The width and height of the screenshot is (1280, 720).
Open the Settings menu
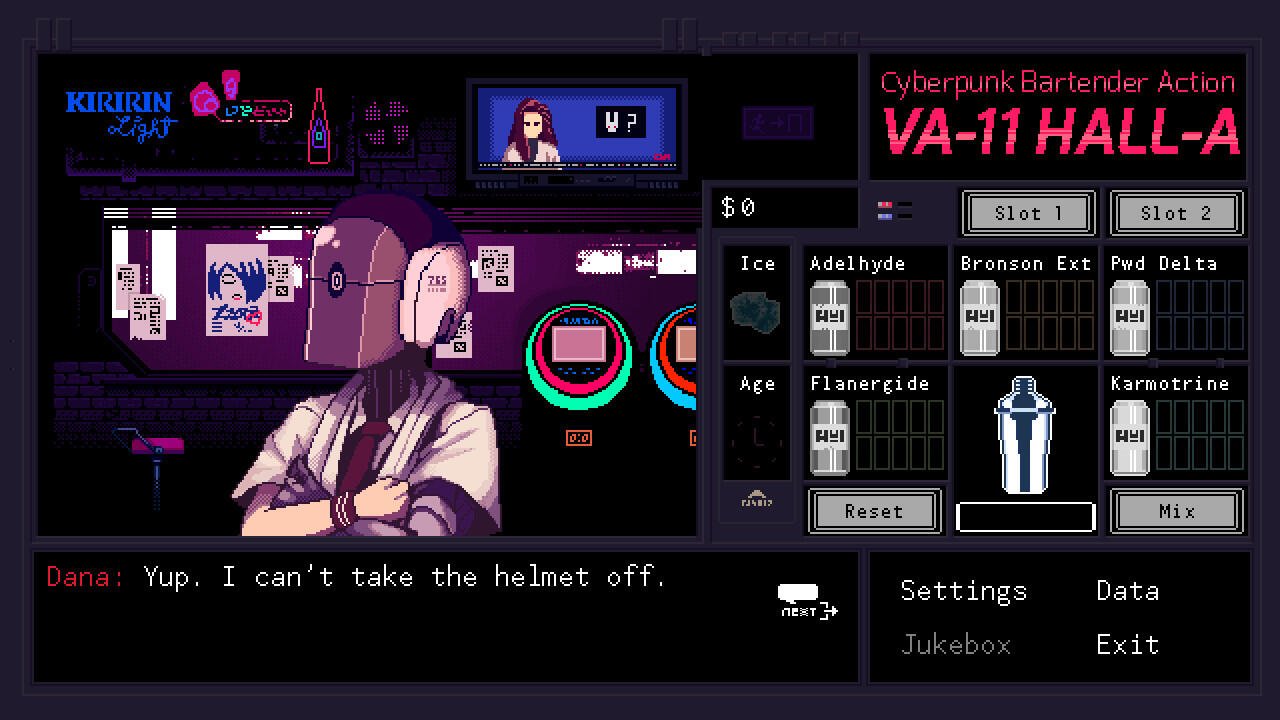point(963,591)
